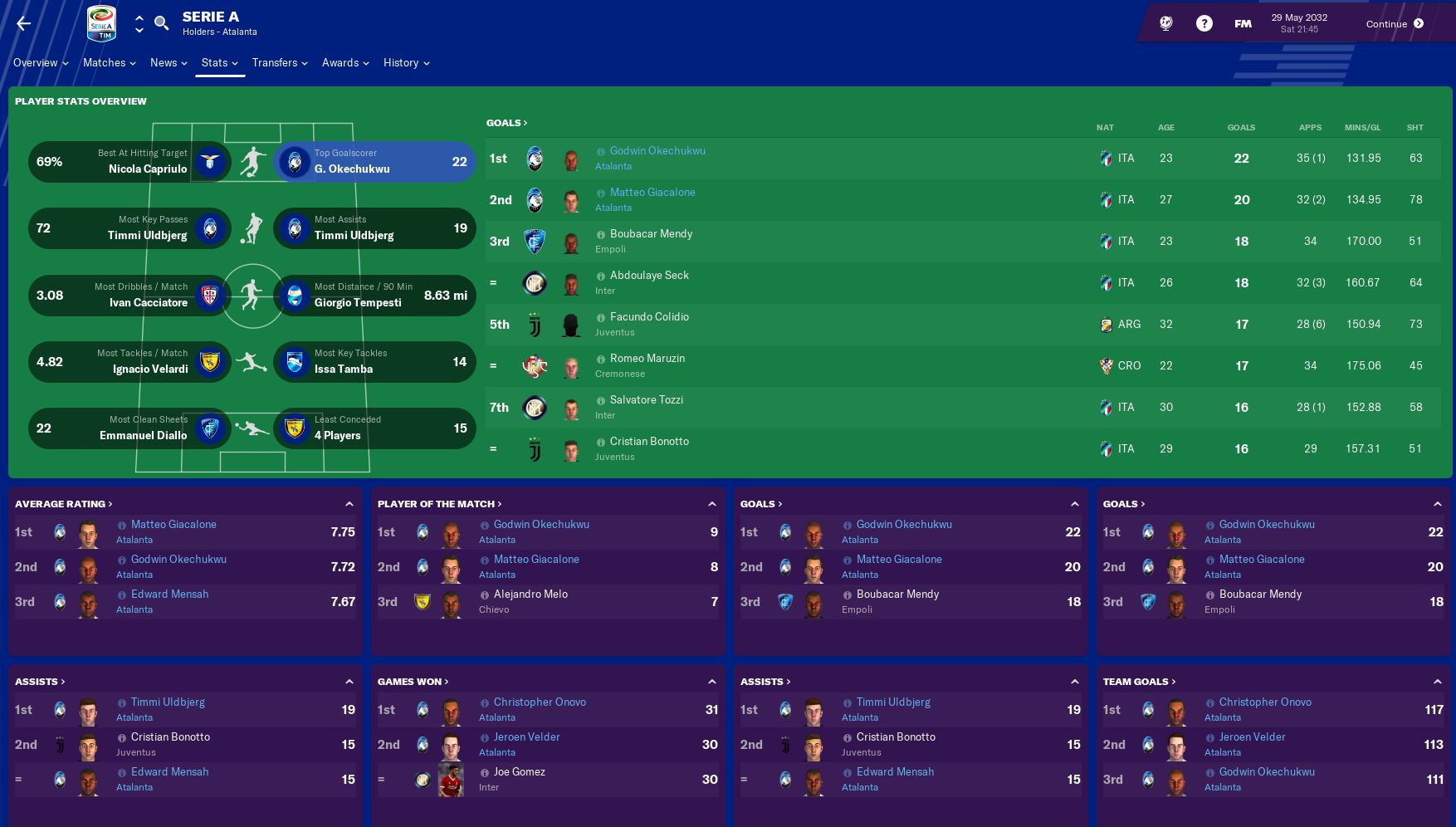Collapse the Team Goals panel
The width and height of the screenshot is (1456, 827).
point(1438,681)
